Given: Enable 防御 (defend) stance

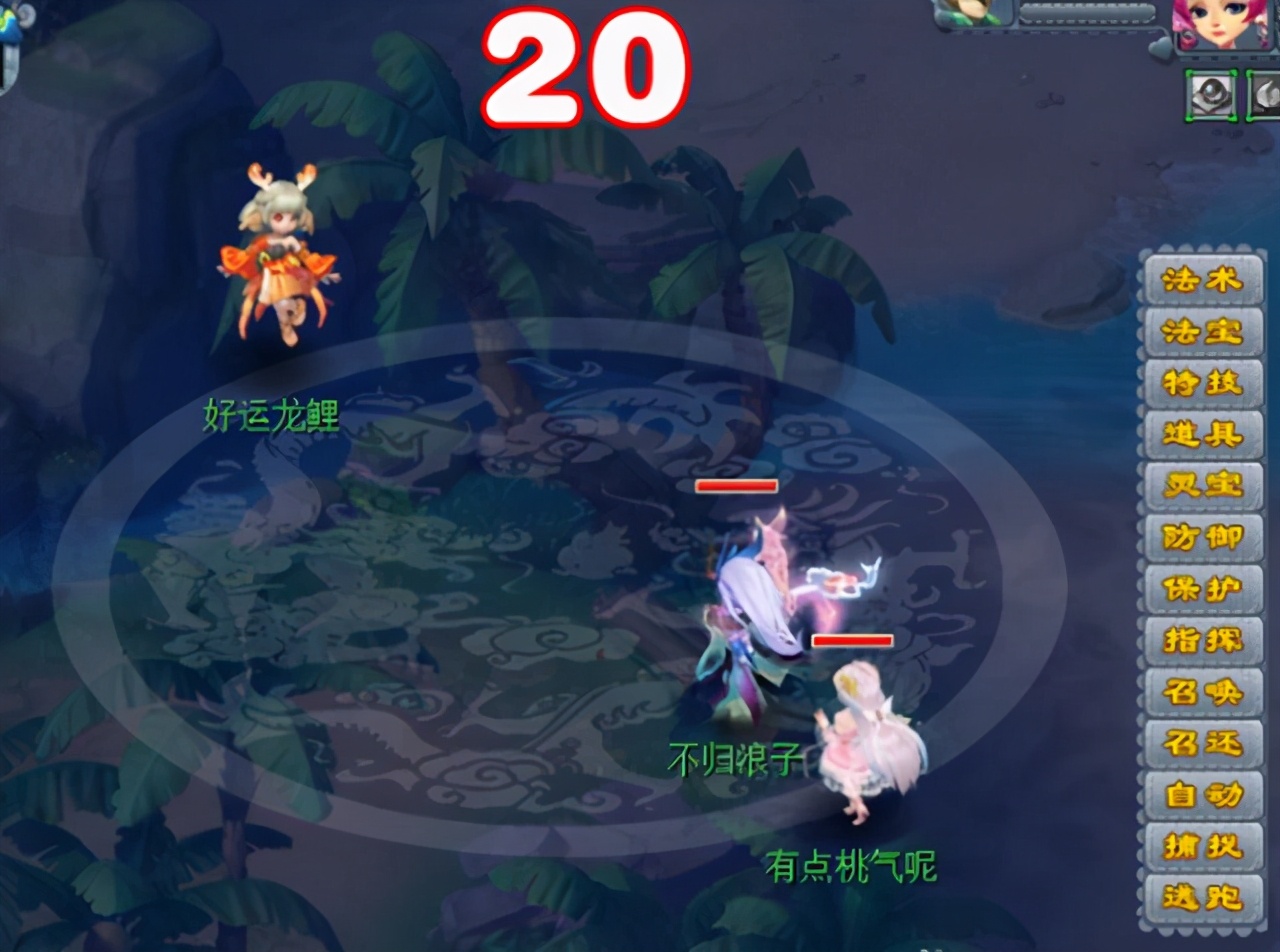Looking at the screenshot, I should click(1203, 538).
